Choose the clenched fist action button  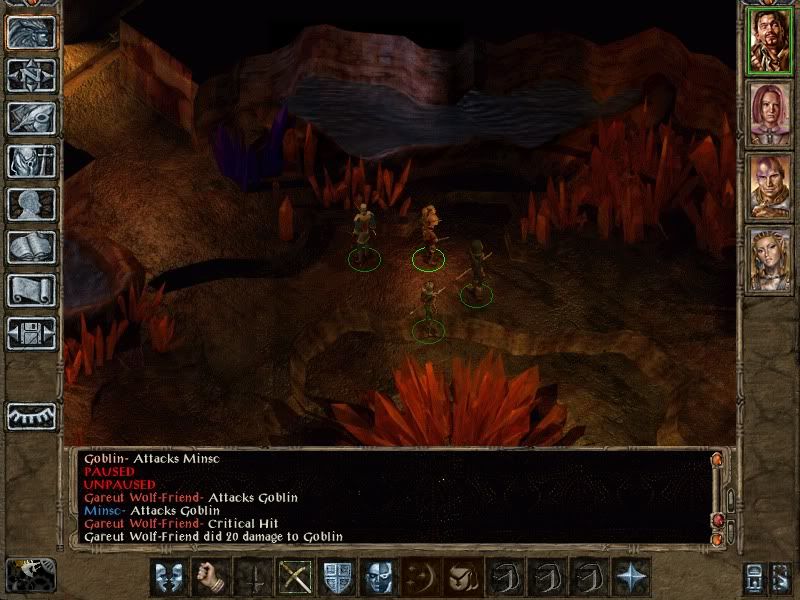pos(210,577)
